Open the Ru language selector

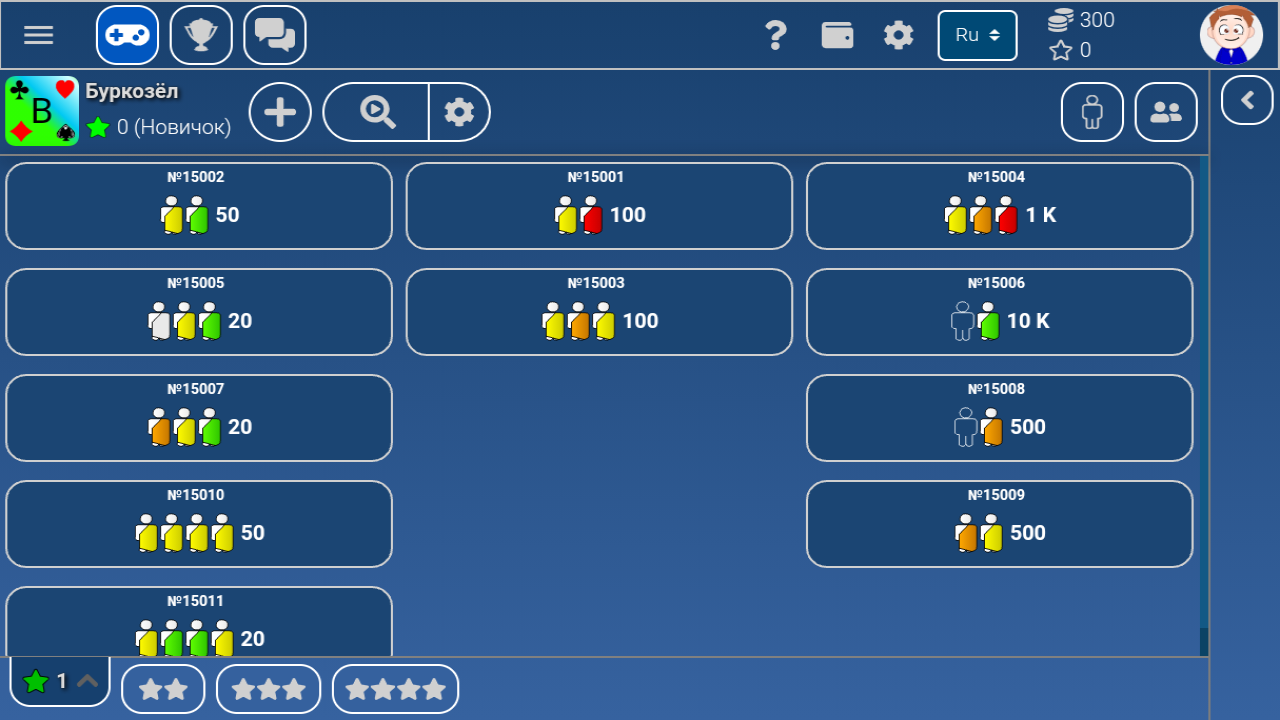[977, 34]
